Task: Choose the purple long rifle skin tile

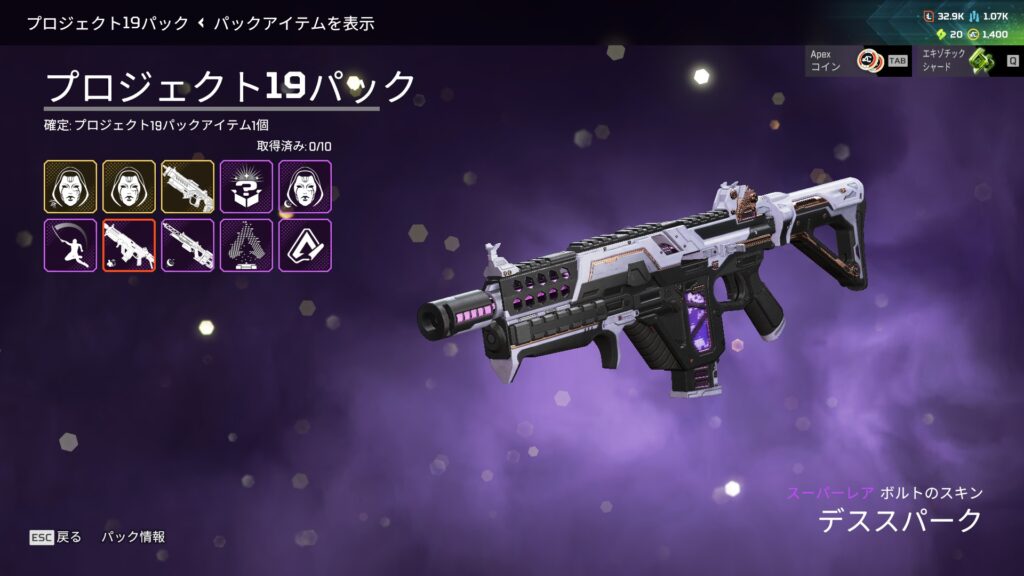Action: pos(188,245)
